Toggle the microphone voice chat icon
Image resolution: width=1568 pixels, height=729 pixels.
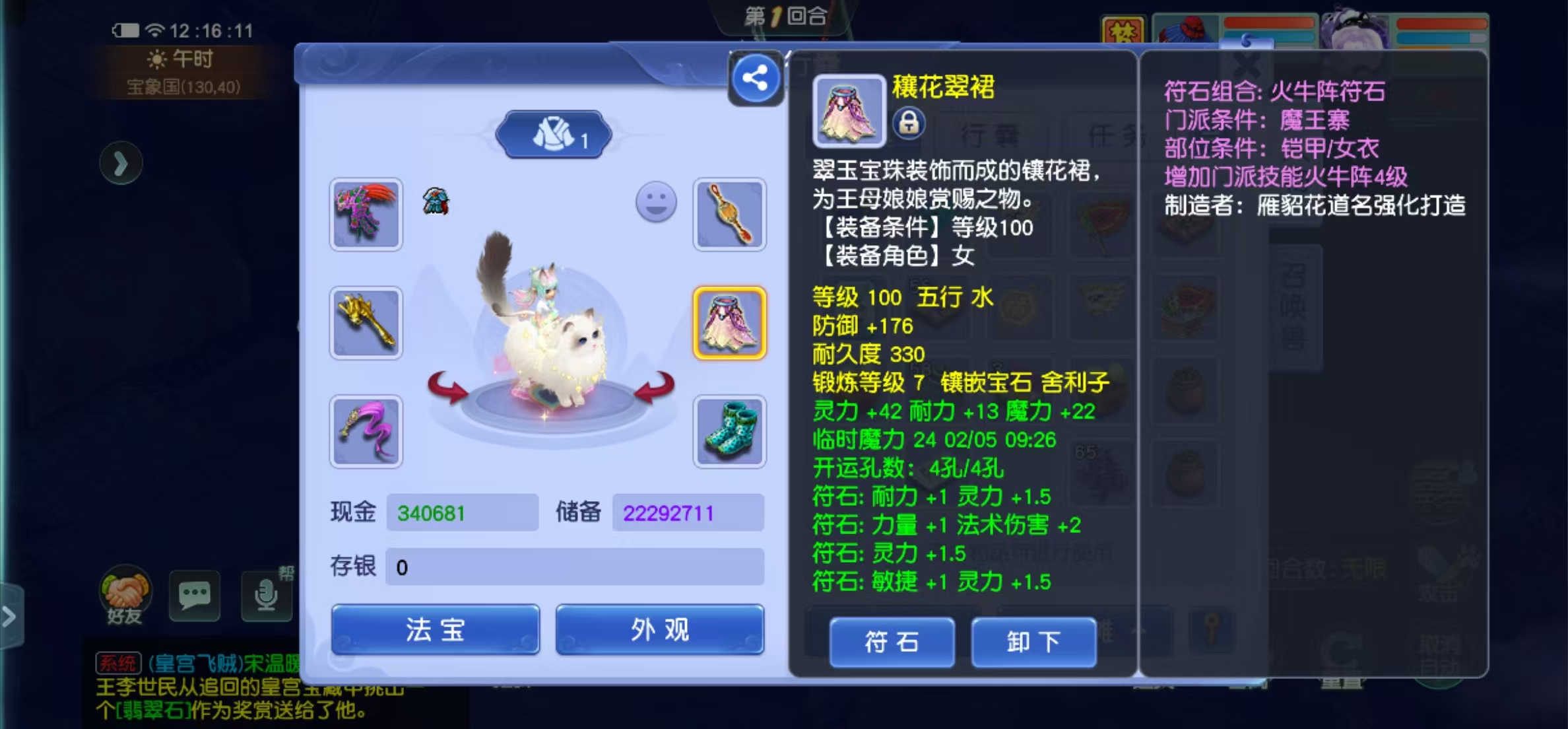pyautogui.click(x=265, y=596)
